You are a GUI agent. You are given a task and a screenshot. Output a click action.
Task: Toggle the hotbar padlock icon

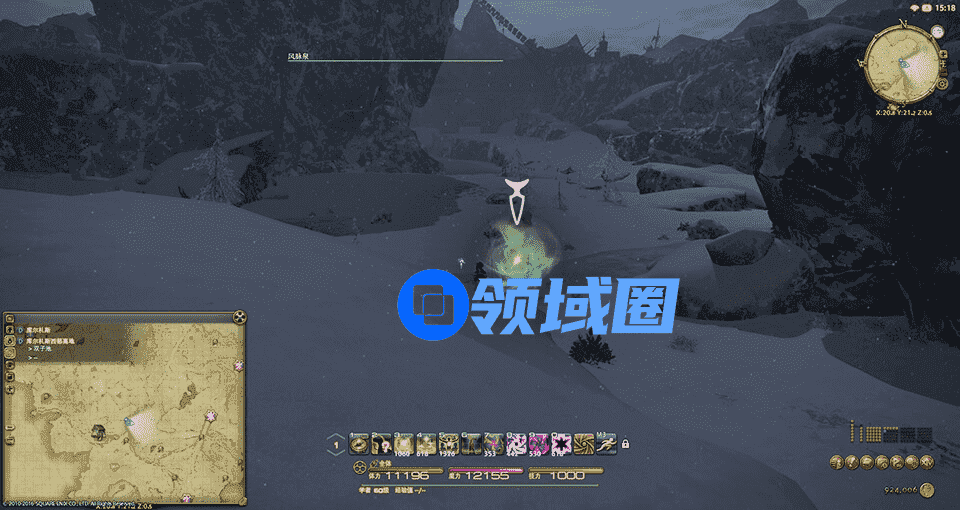pos(625,443)
